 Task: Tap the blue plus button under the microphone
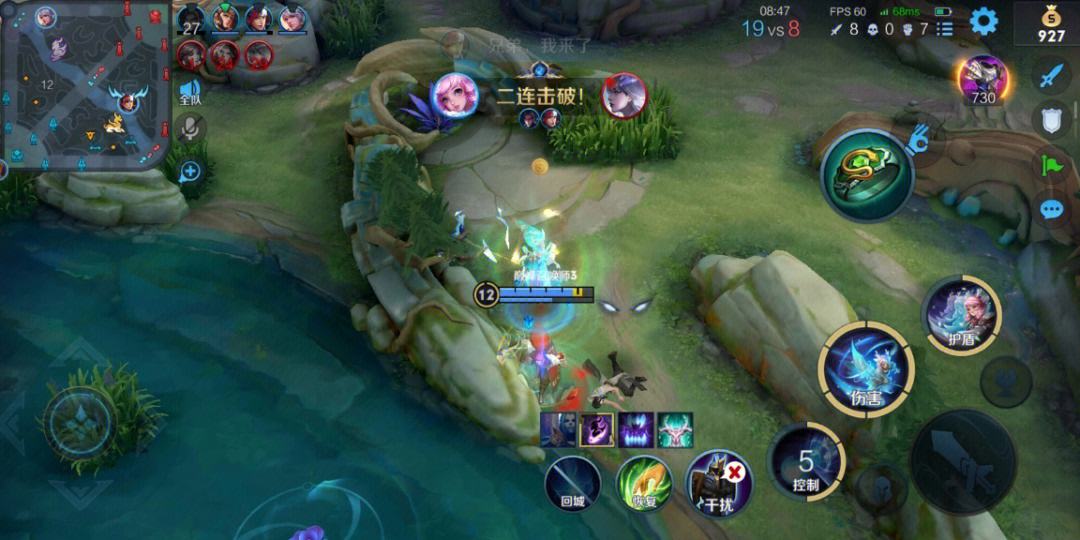point(190,172)
